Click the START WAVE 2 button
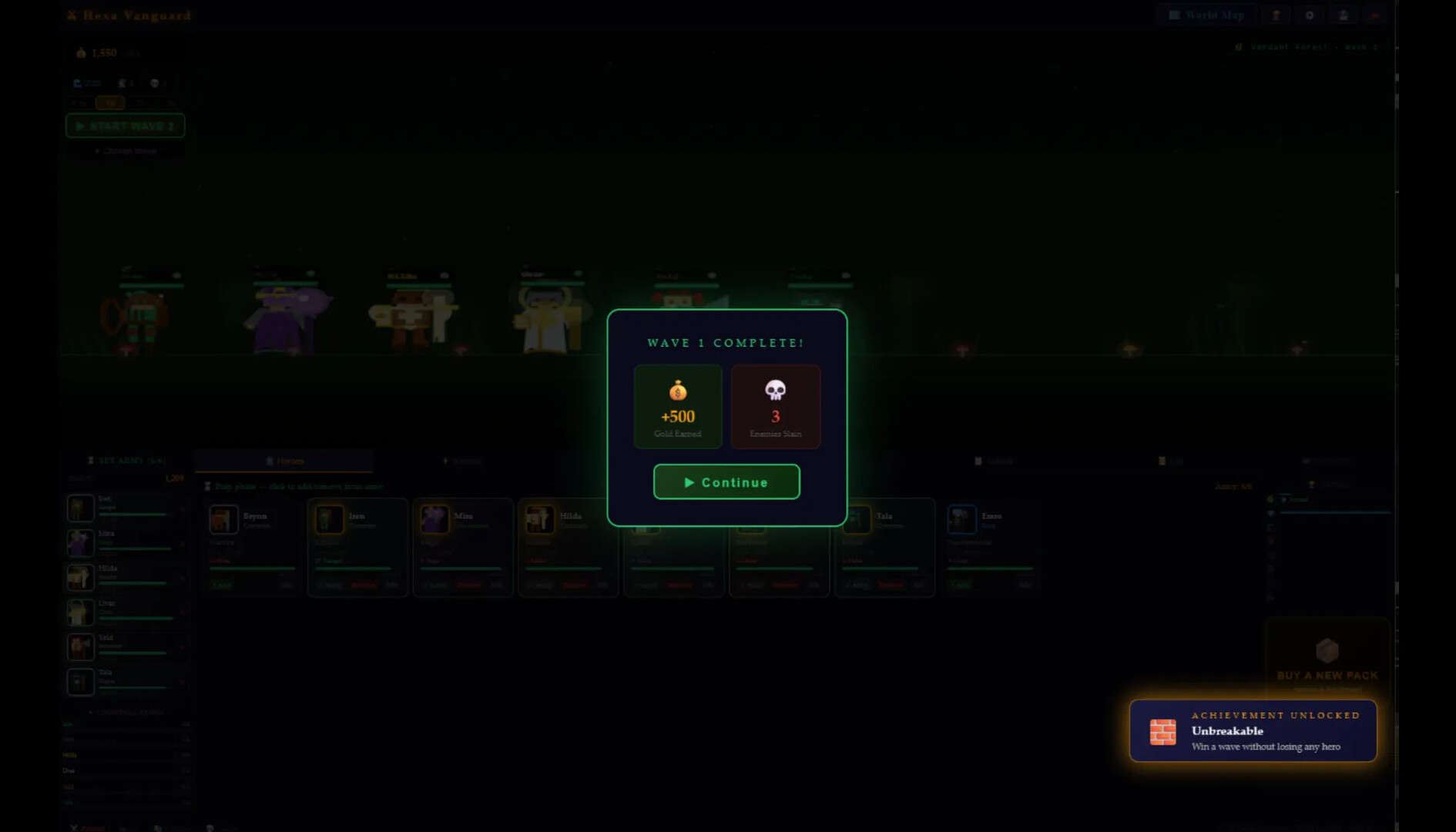The height and width of the screenshot is (832, 1456). (x=125, y=126)
